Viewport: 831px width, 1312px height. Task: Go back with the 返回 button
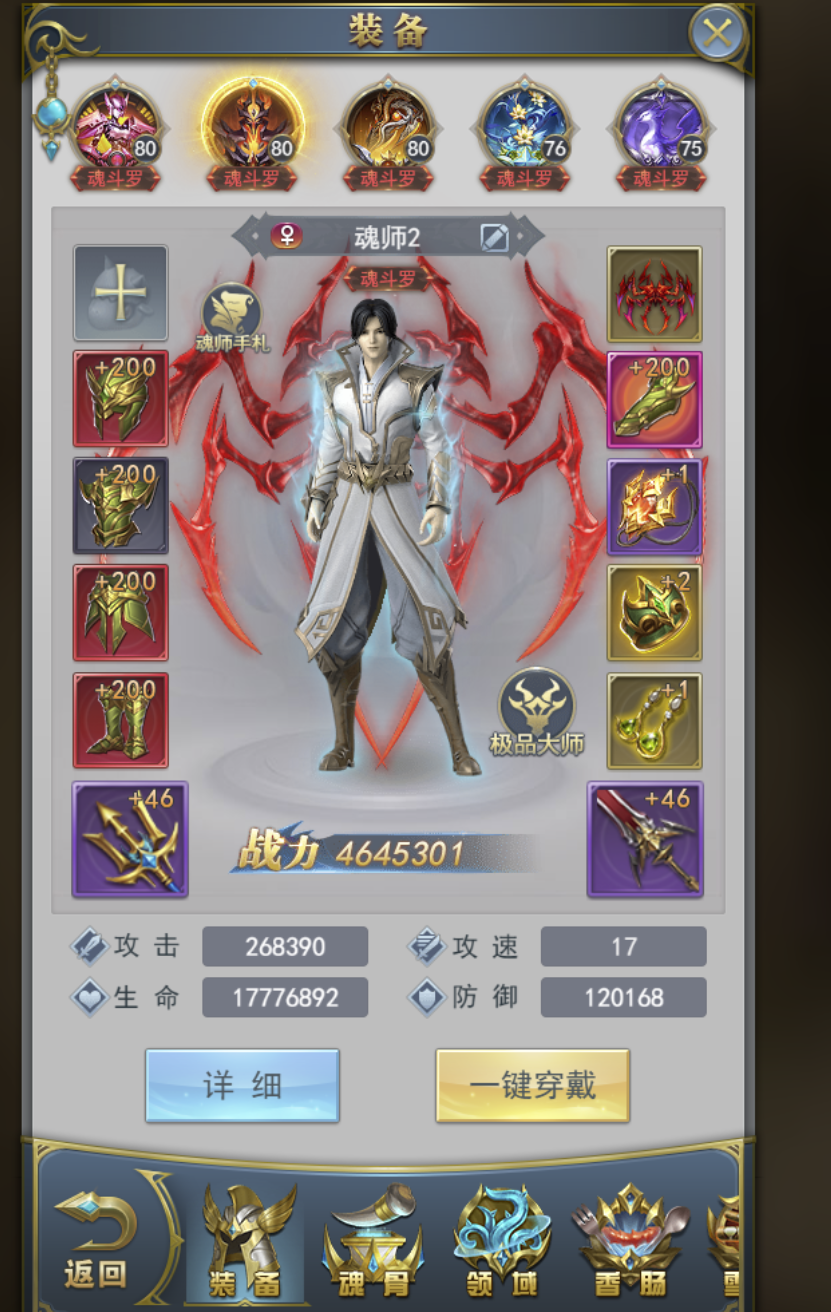pyautogui.click(x=95, y=1238)
